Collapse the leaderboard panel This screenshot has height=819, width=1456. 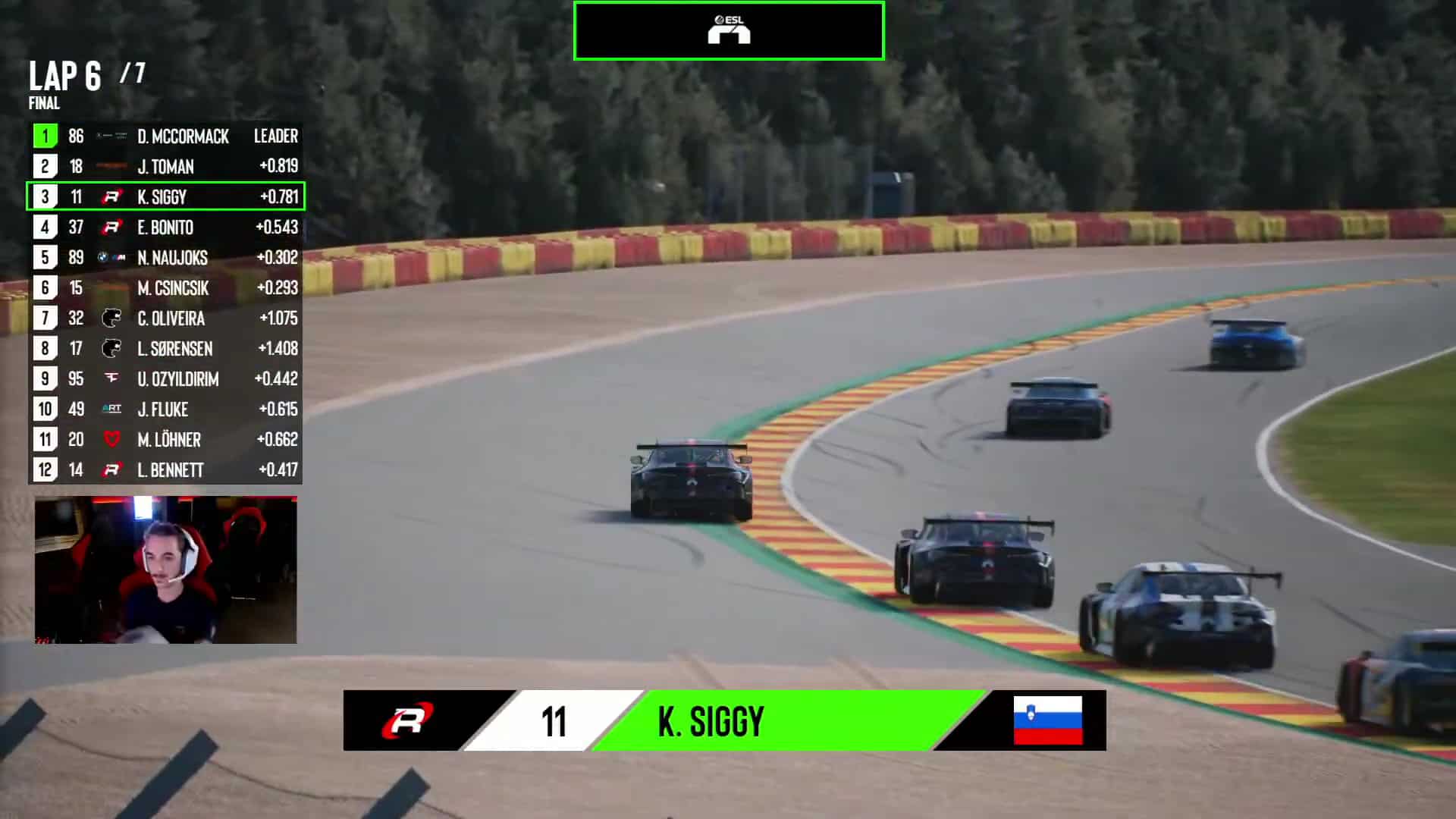[x=165, y=303]
